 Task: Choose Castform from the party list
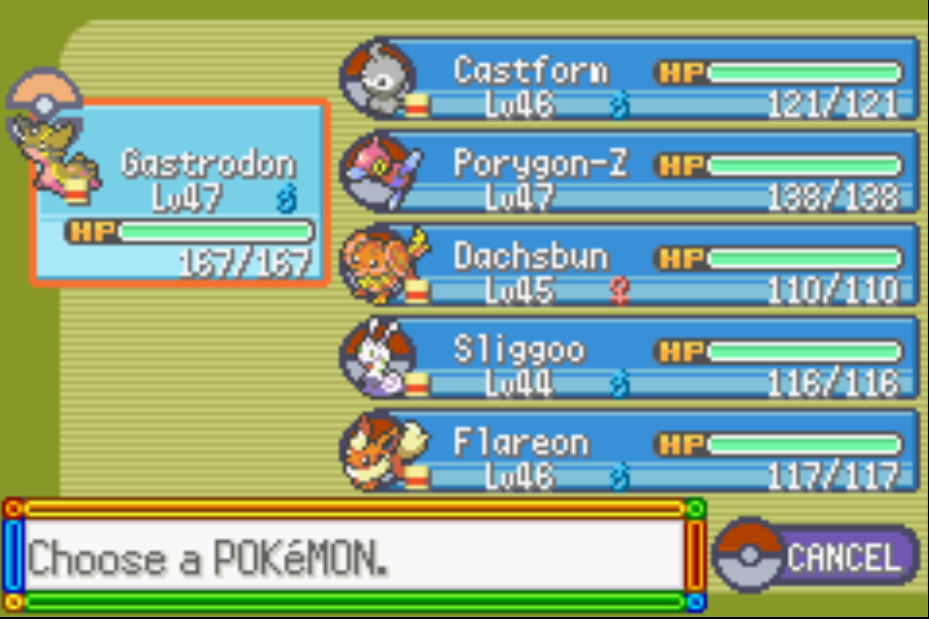pyautogui.click(x=640, y=80)
